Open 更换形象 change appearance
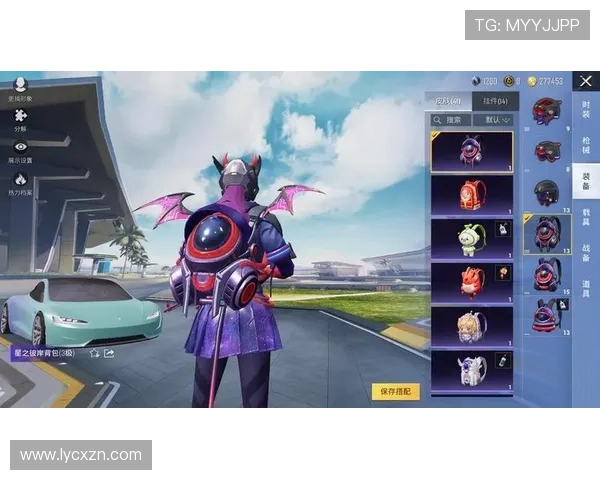Screen dimensions: 600x480 (20, 90)
